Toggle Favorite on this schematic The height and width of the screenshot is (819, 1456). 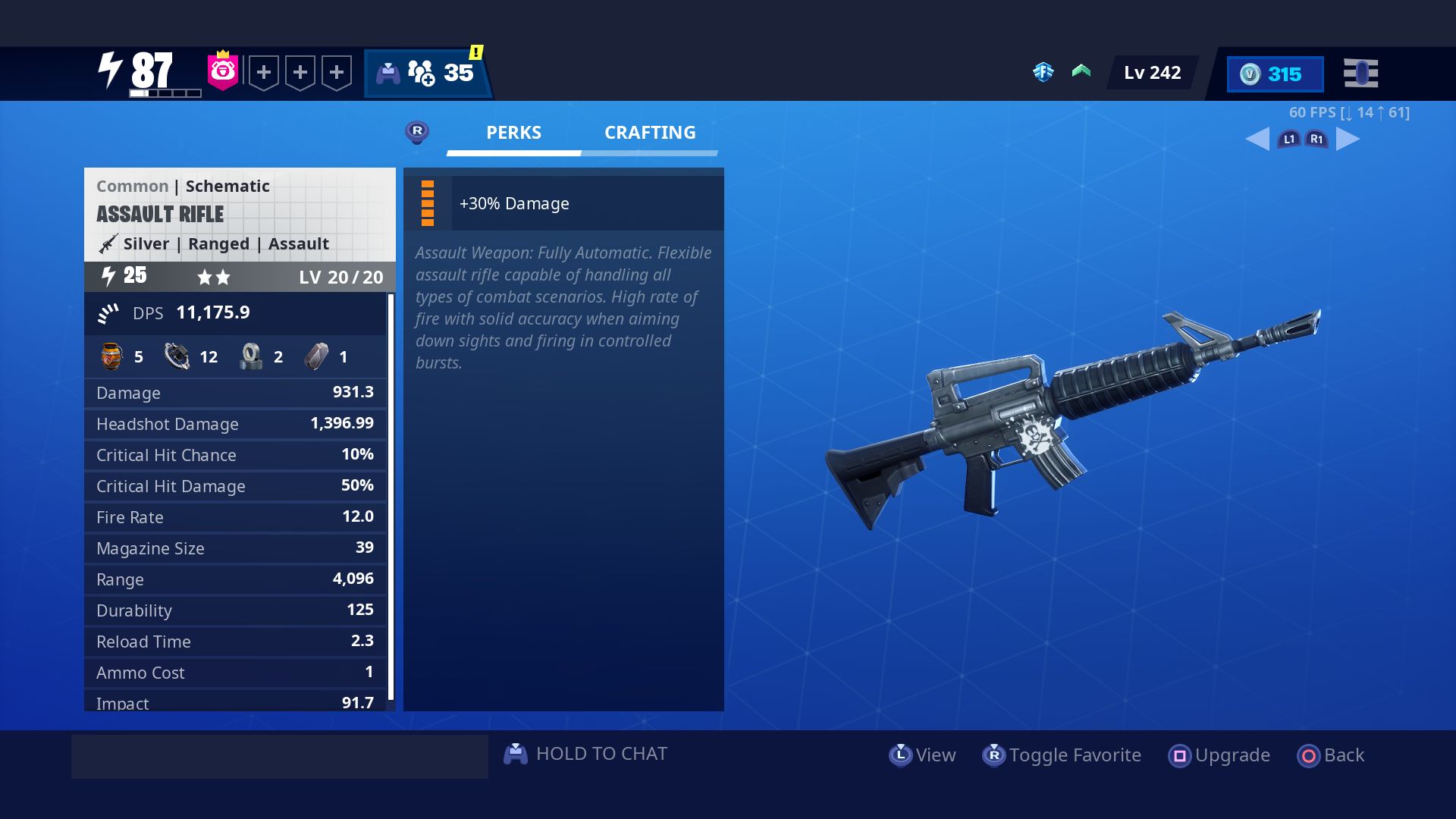1062,755
